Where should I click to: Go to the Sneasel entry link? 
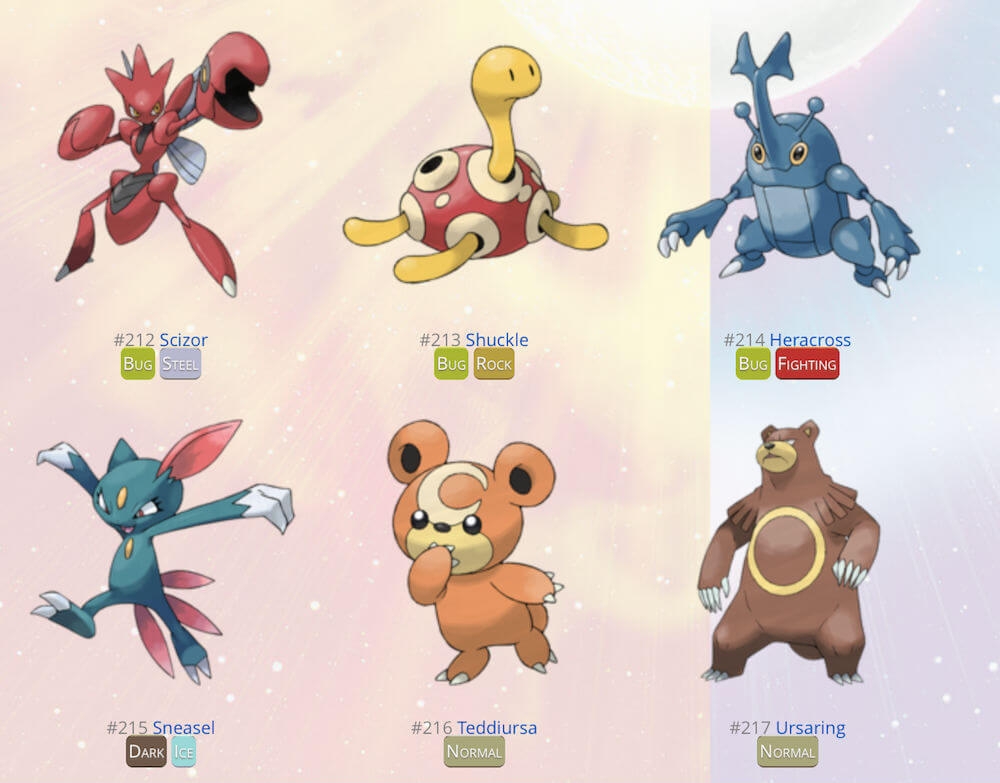tap(183, 728)
